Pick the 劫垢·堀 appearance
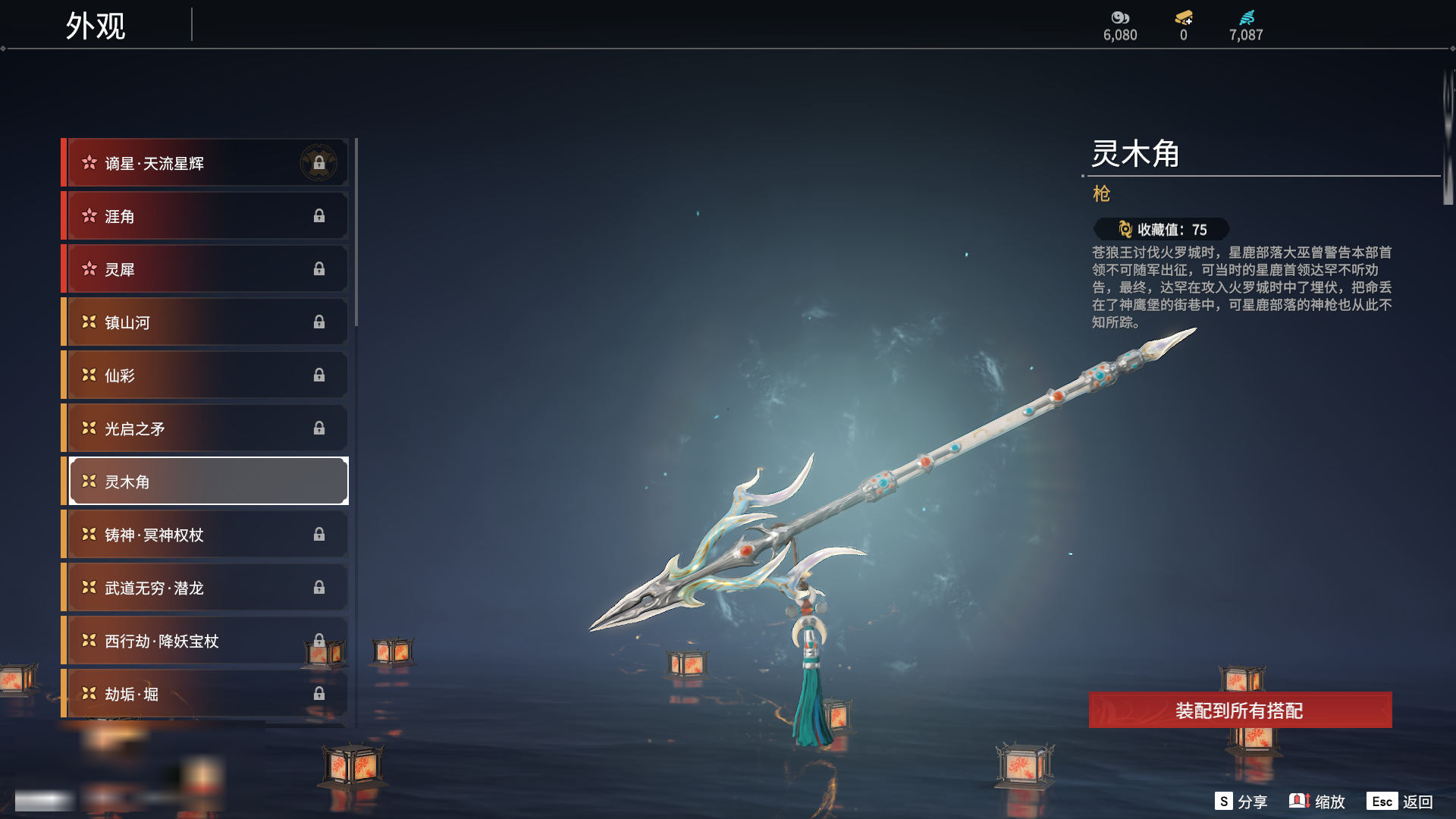 [x=205, y=694]
